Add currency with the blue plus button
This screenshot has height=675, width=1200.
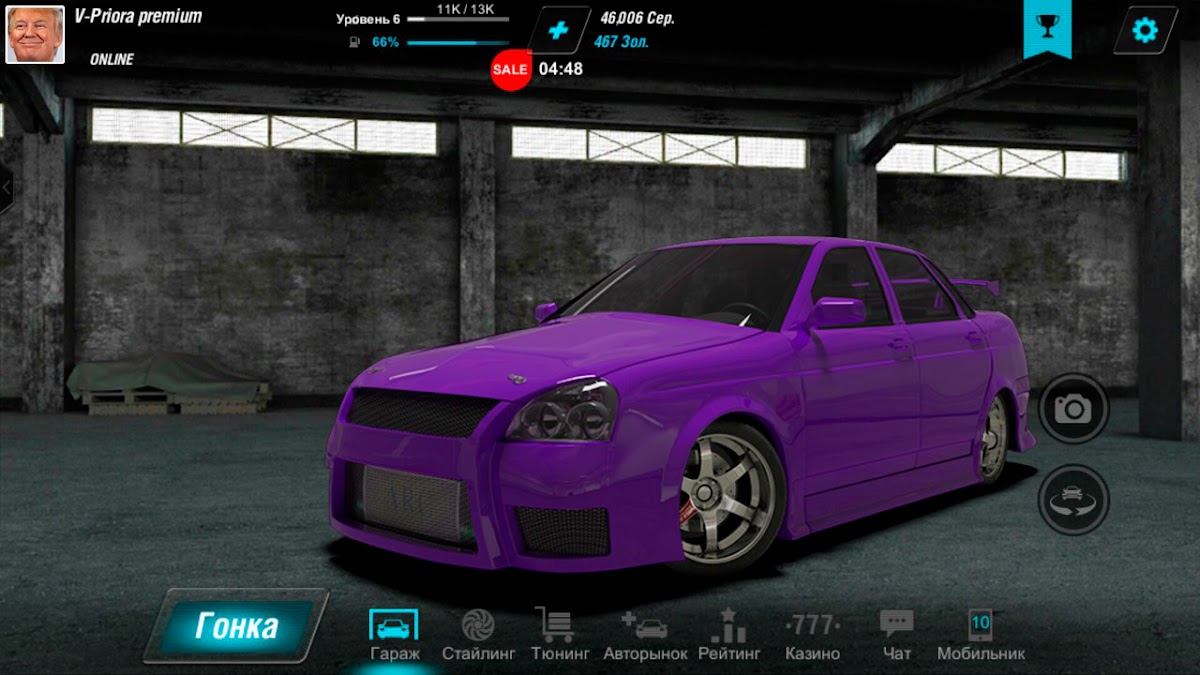pos(558,30)
